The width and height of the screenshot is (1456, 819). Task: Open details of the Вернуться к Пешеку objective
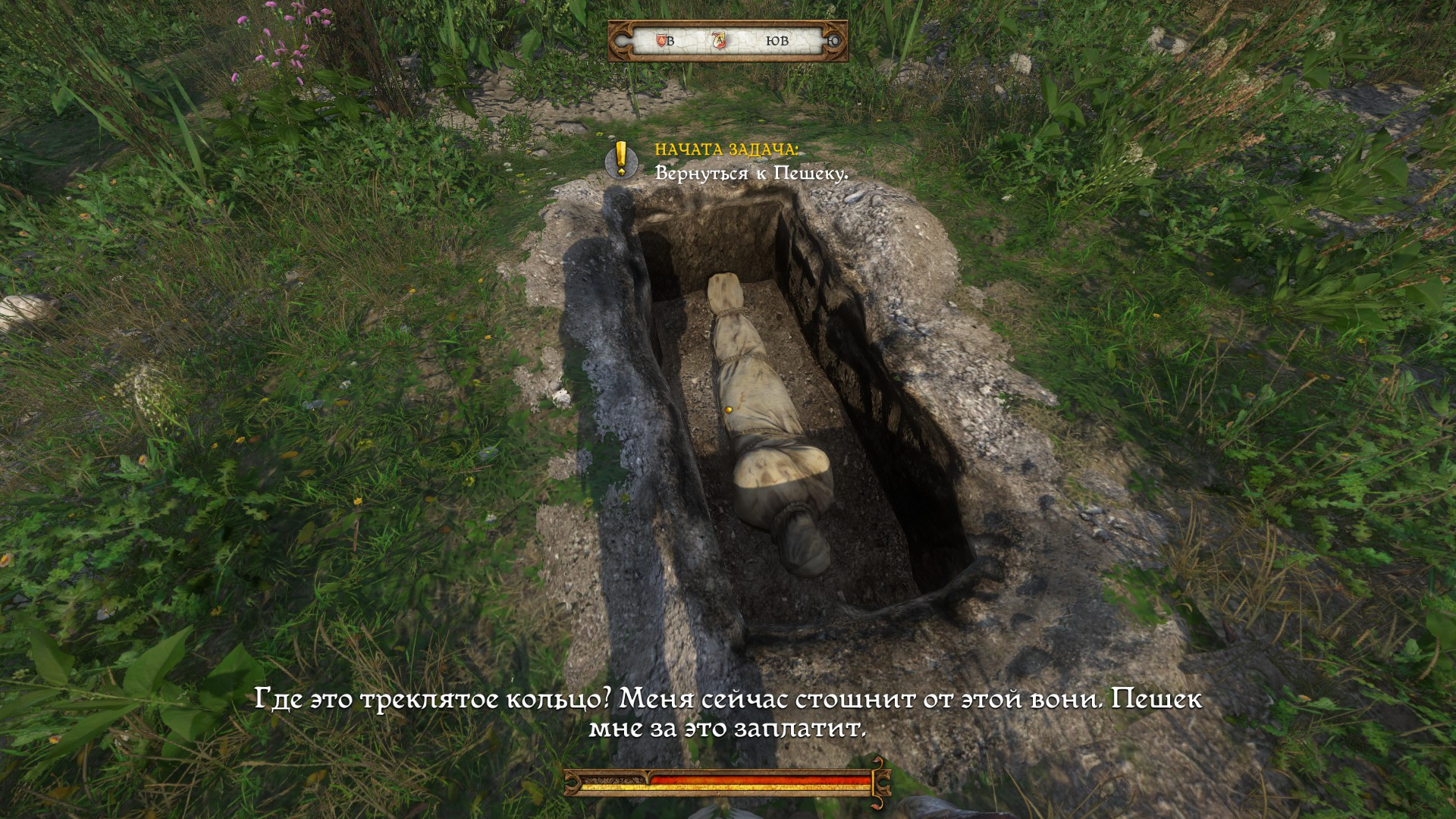tap(752, 172)
